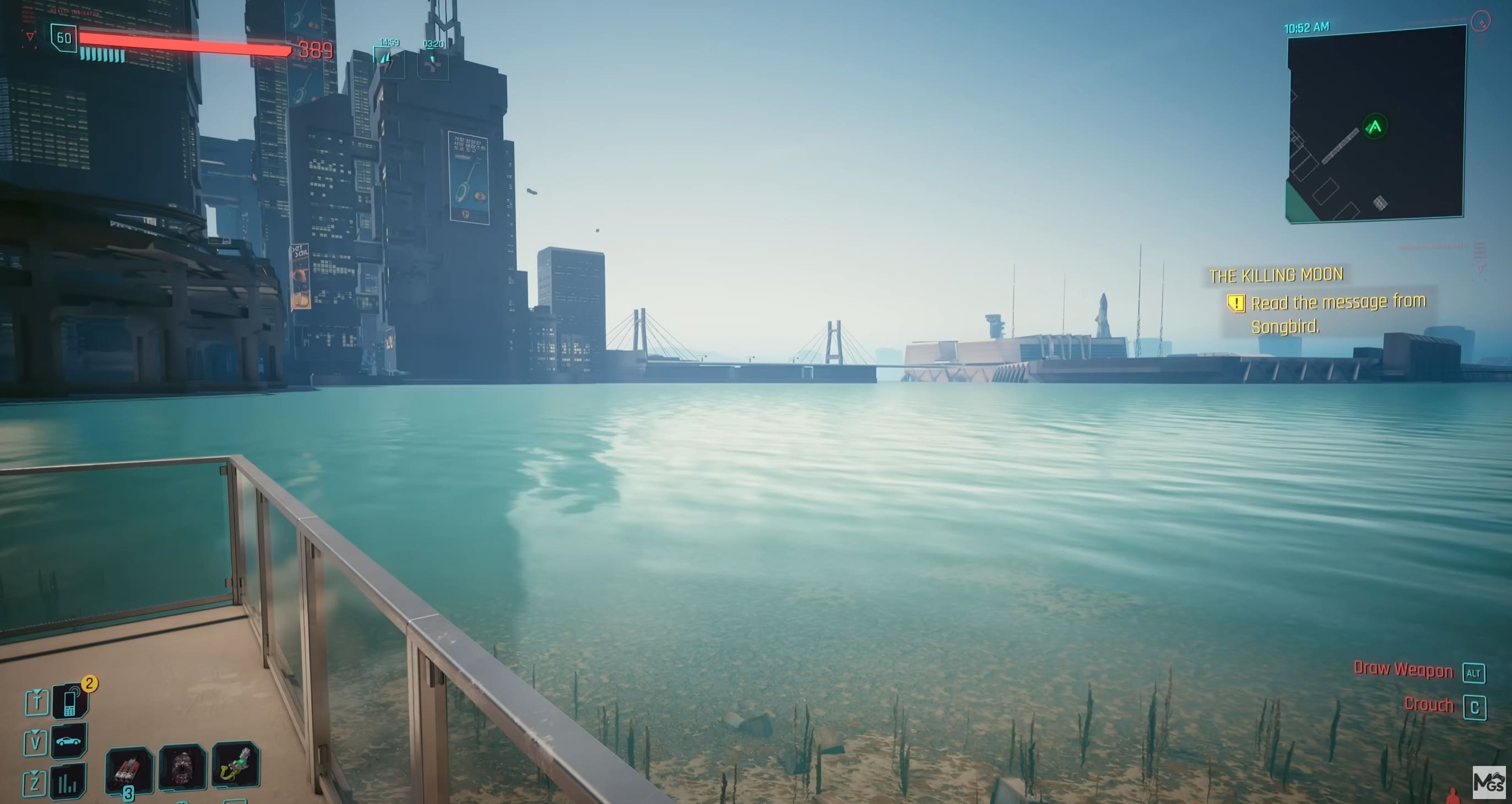
Task: Expand the T phone quickslot chevron
Action: [36, 691]
